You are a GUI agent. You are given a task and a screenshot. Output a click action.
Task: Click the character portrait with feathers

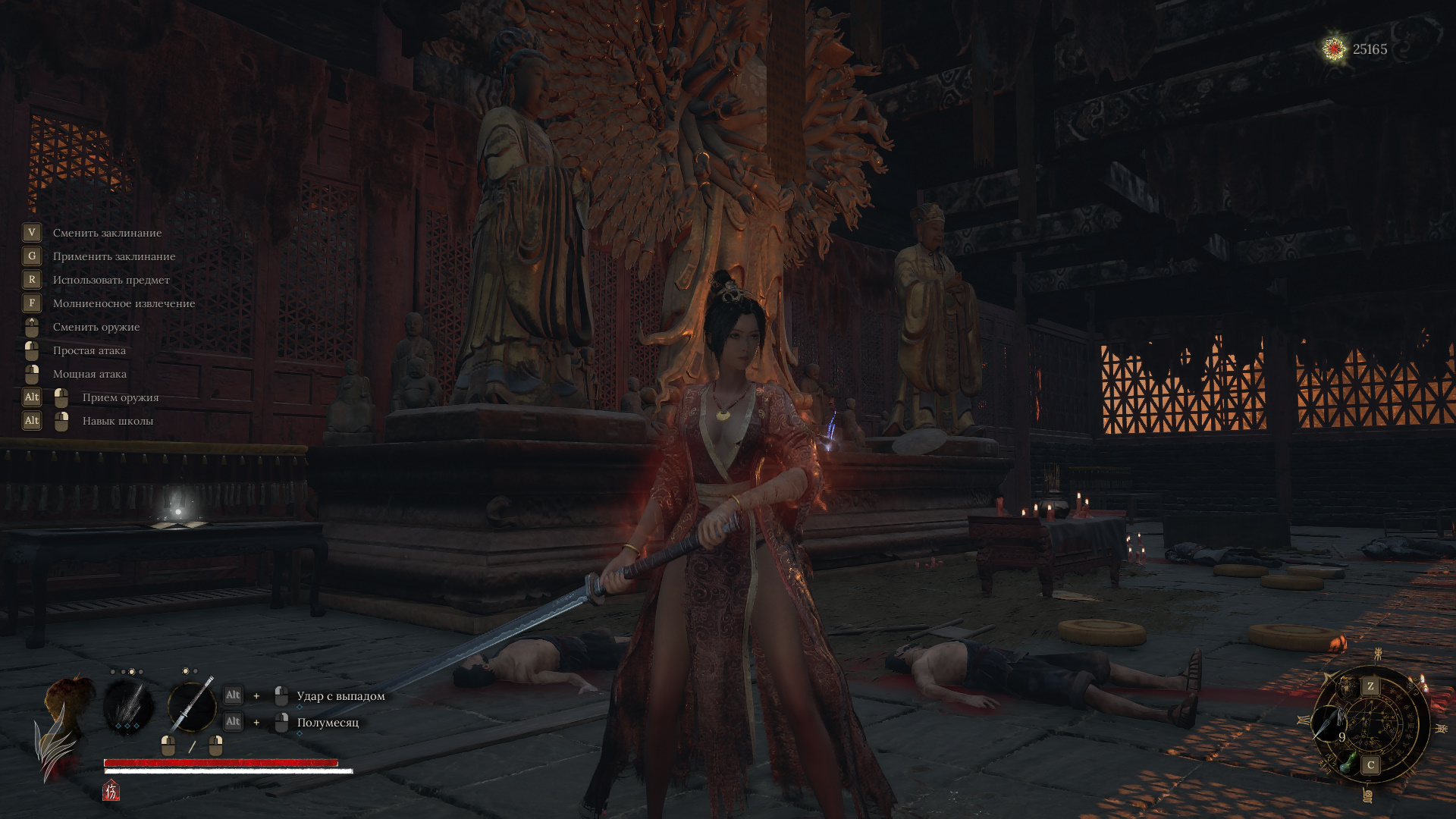click(64, 720)
